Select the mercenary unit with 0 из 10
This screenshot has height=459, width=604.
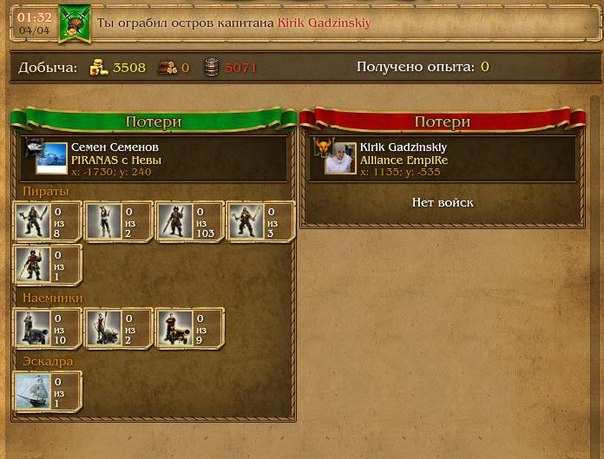tap(33, 327)
